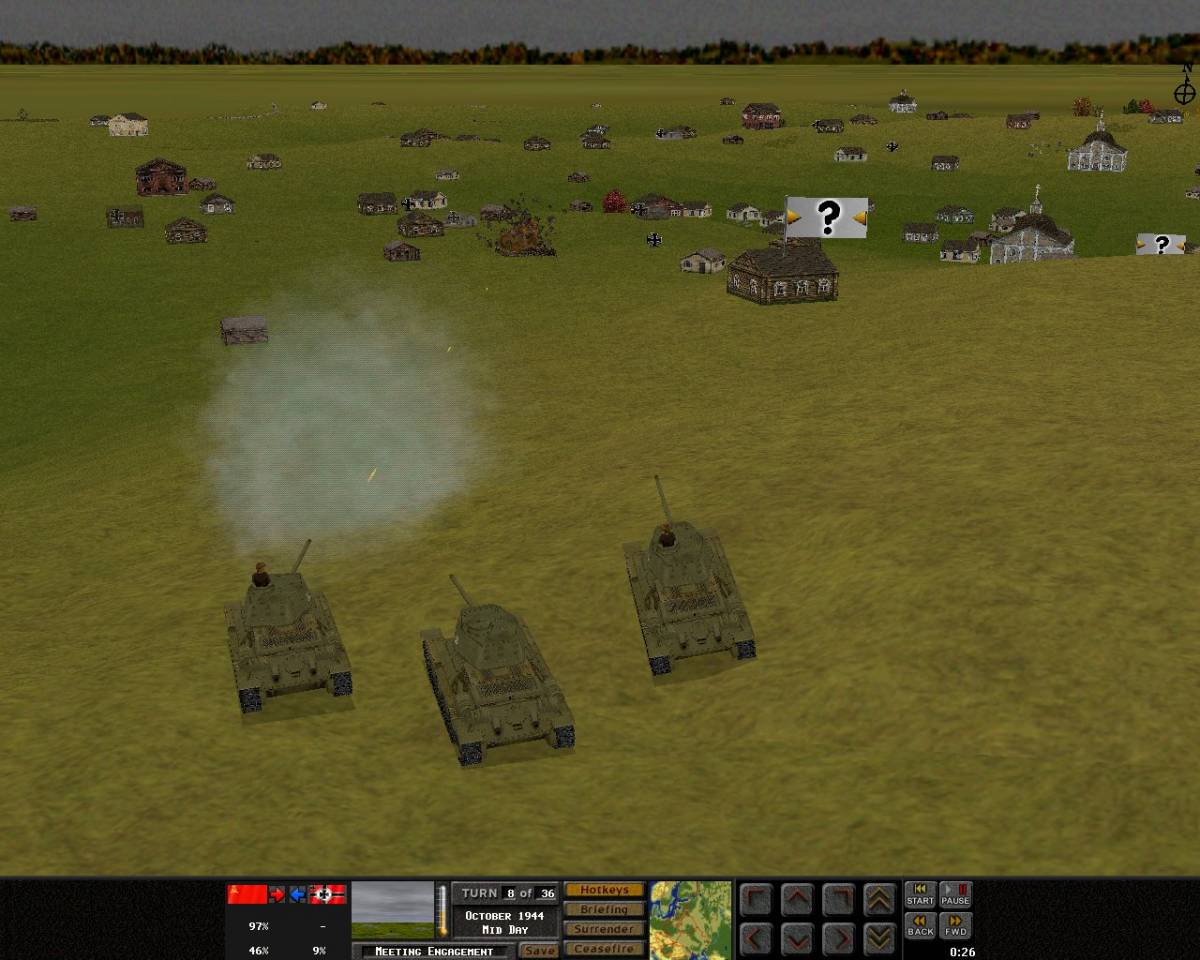
Task: Rewind playback with BACK button
Action: 920,925
